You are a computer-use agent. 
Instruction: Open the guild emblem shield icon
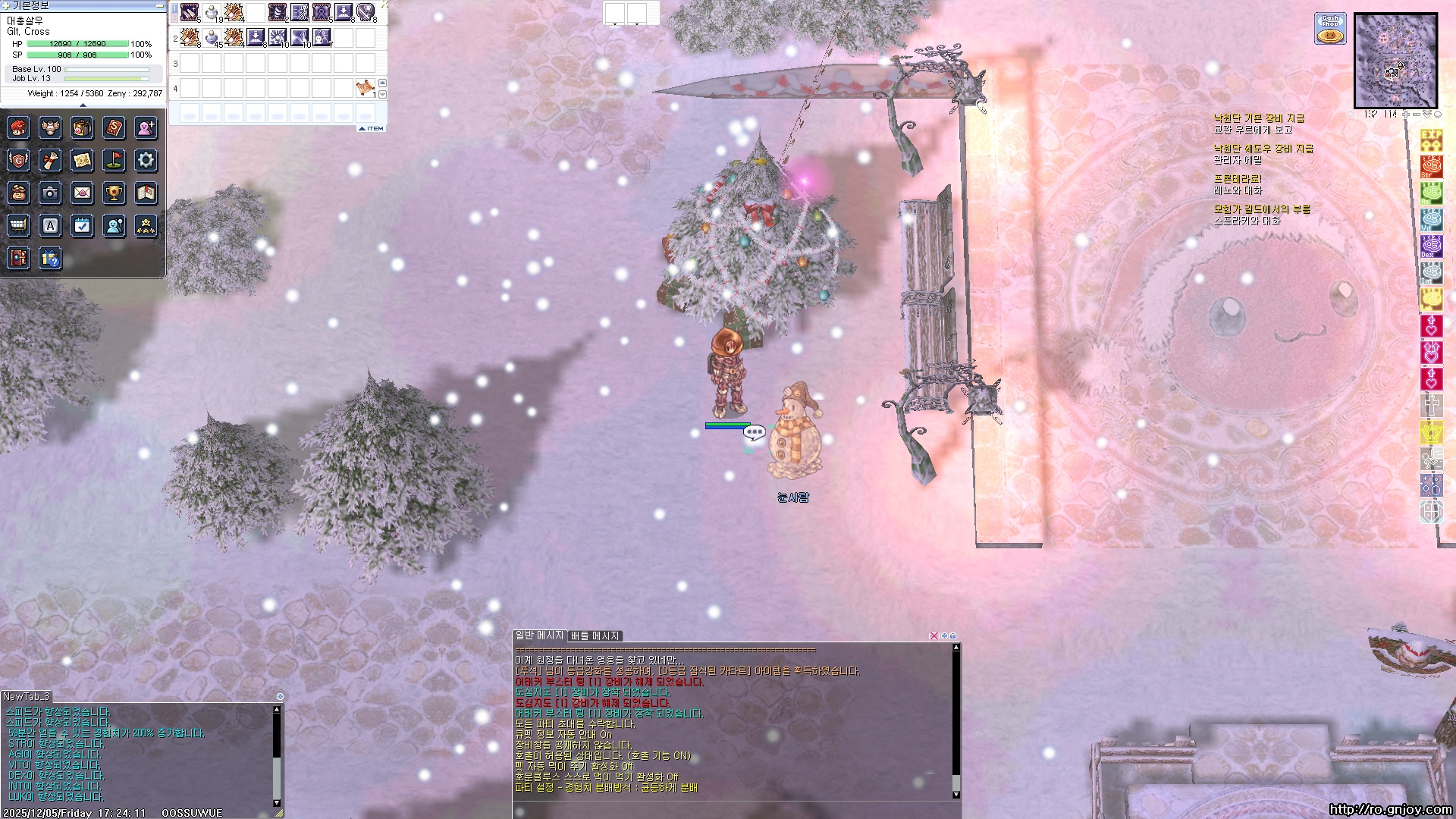tap(18, 160)
